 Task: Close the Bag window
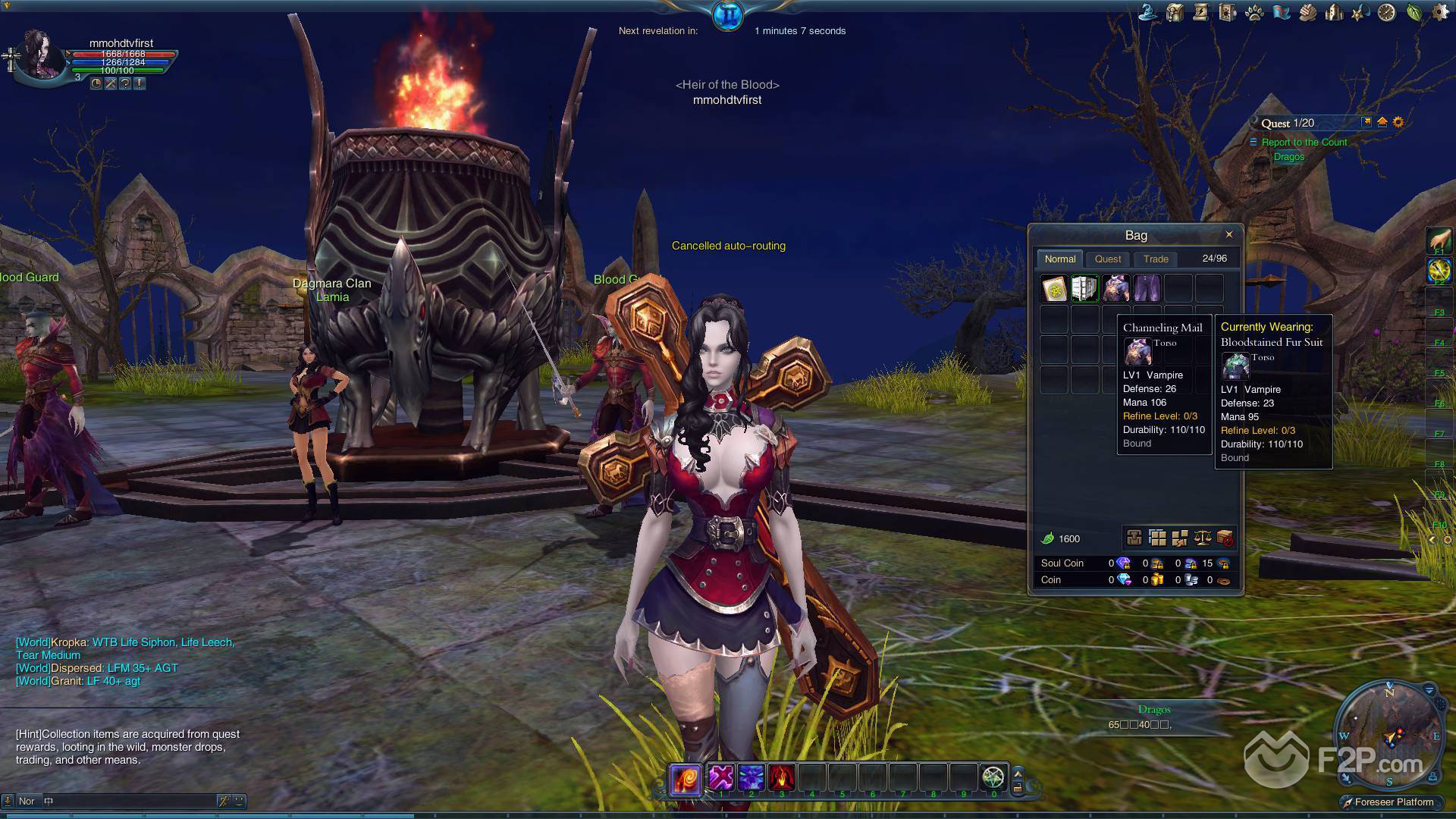[1229, 234]
